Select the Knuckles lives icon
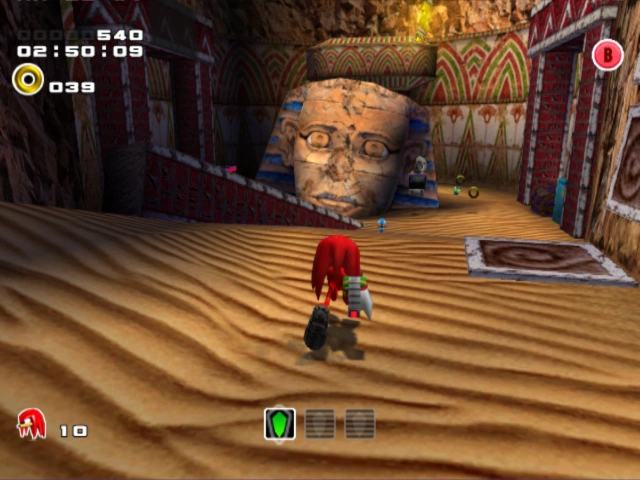 [x=32, y=424]
